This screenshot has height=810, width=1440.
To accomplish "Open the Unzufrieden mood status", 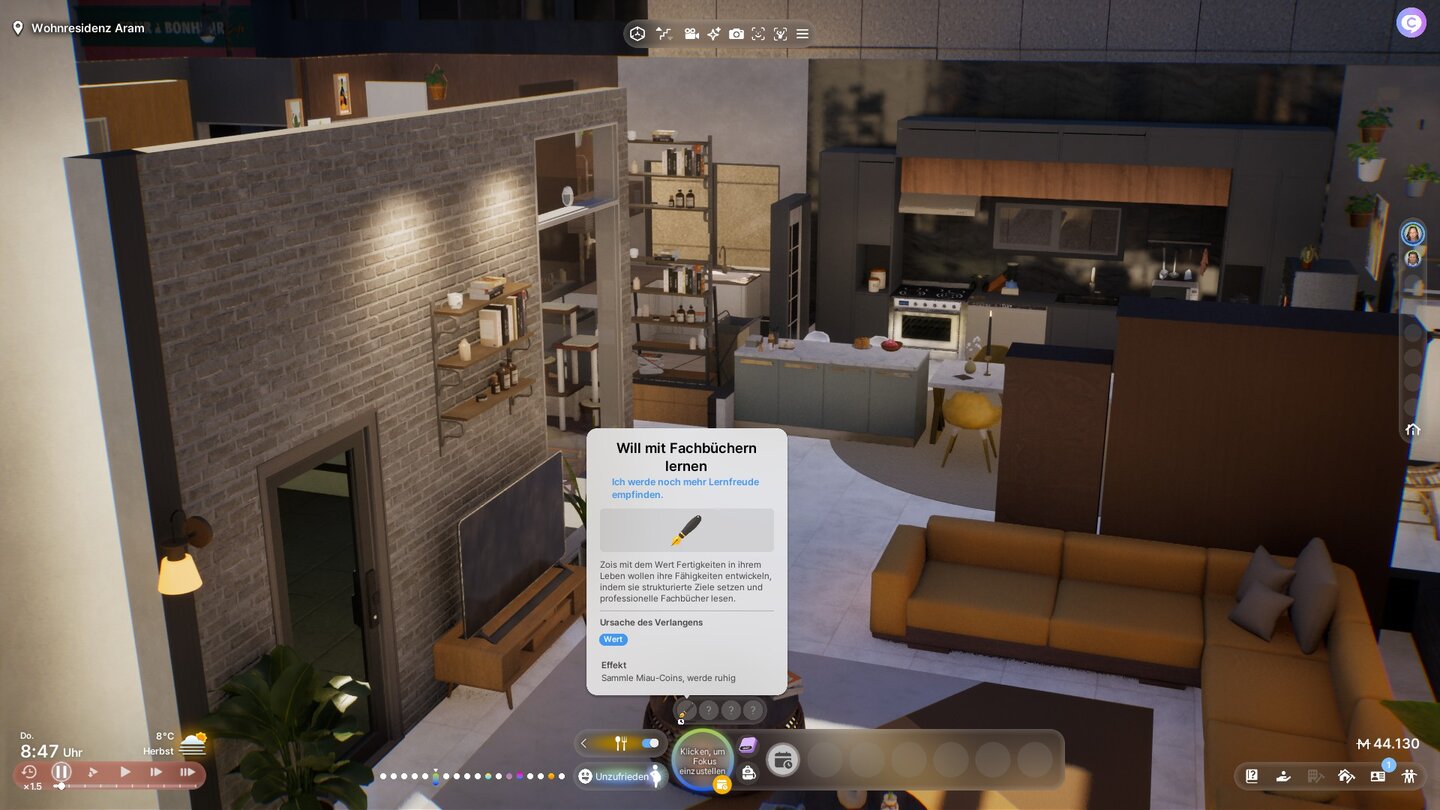I will coord(614,776).
